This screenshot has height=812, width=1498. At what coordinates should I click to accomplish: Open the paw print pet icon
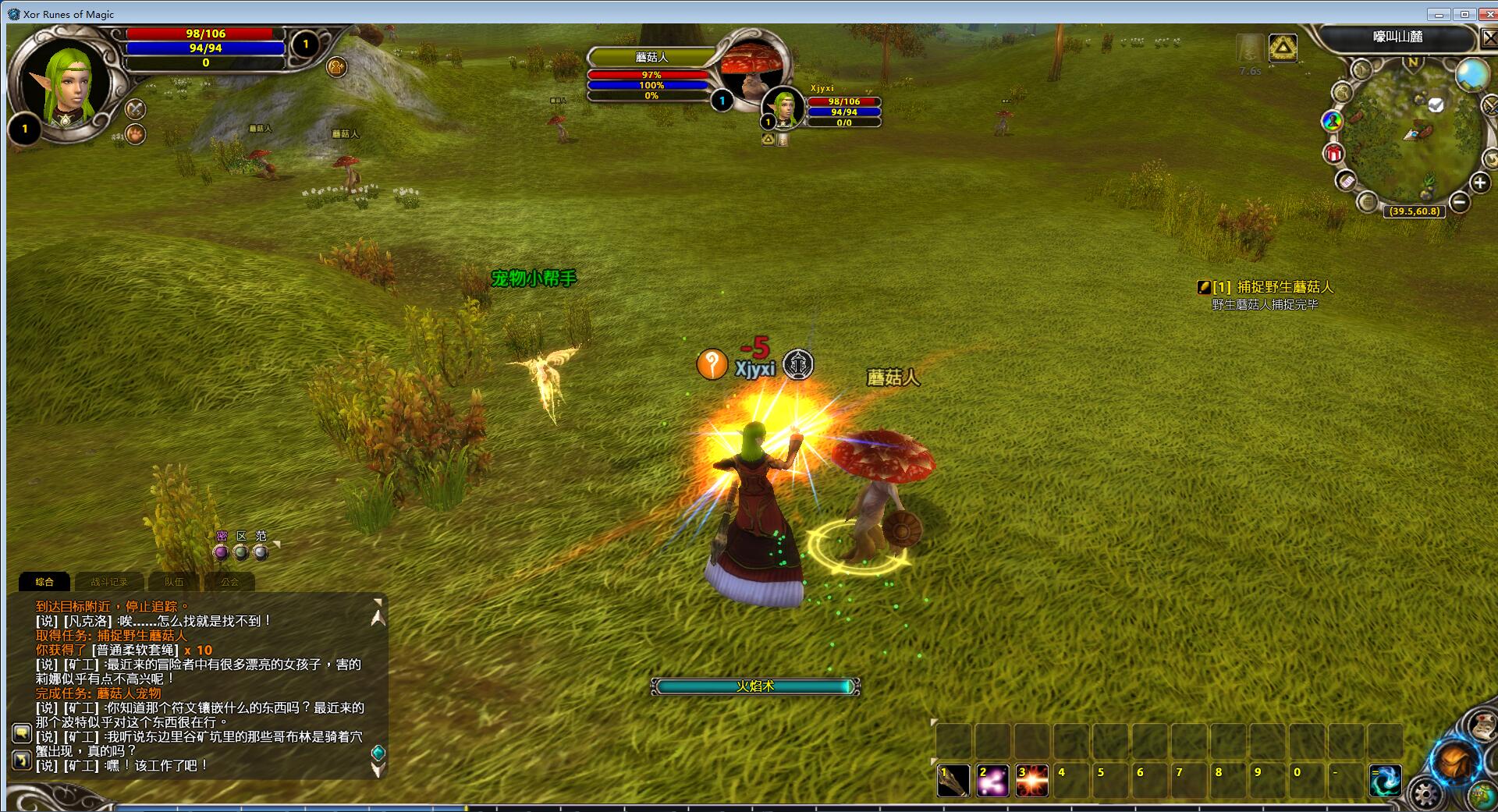[x=136, y=134]
